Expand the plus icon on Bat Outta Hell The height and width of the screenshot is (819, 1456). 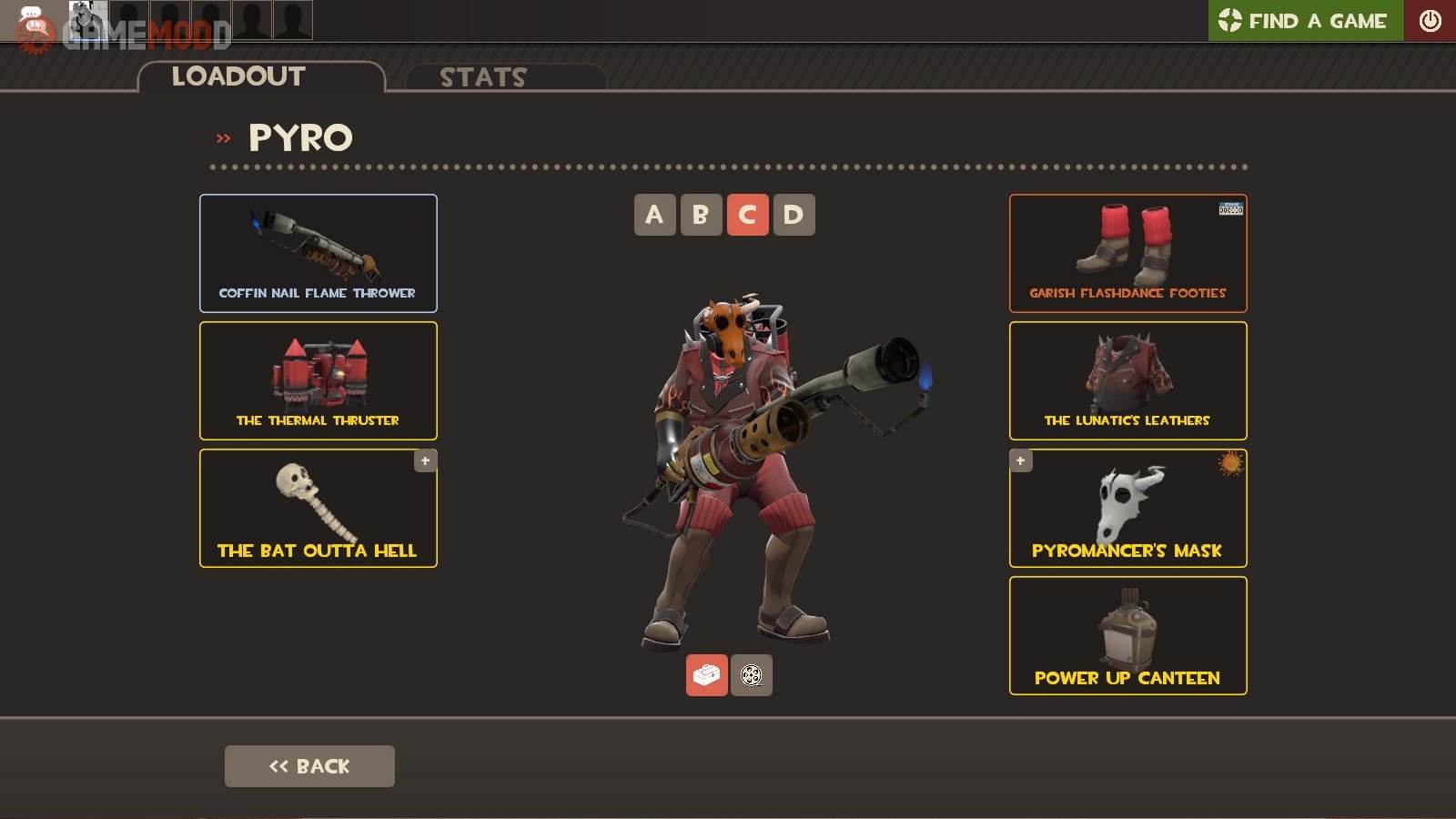[x=425, y=460]
